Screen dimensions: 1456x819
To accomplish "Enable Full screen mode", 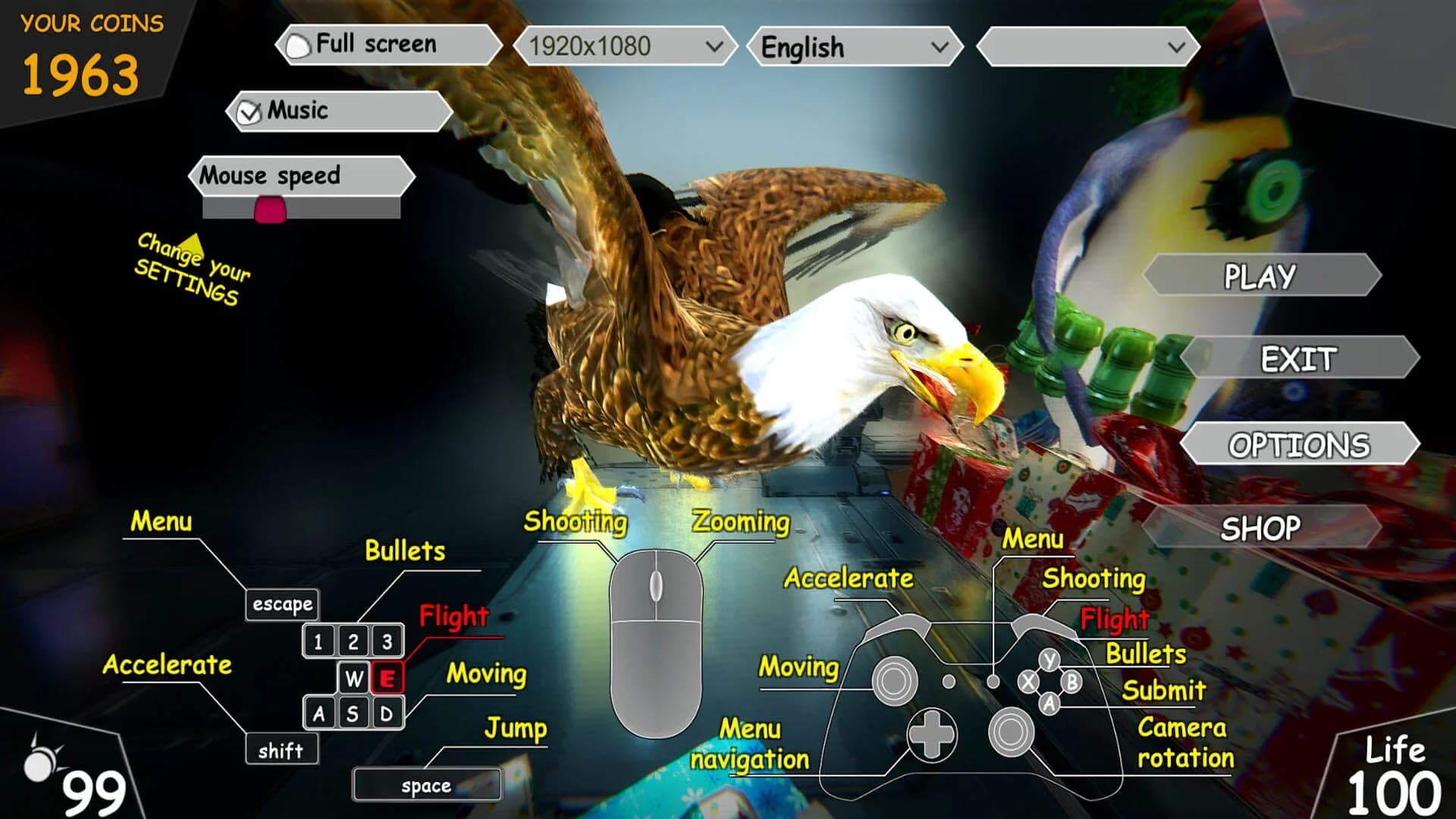I will (x=299, y=45).
